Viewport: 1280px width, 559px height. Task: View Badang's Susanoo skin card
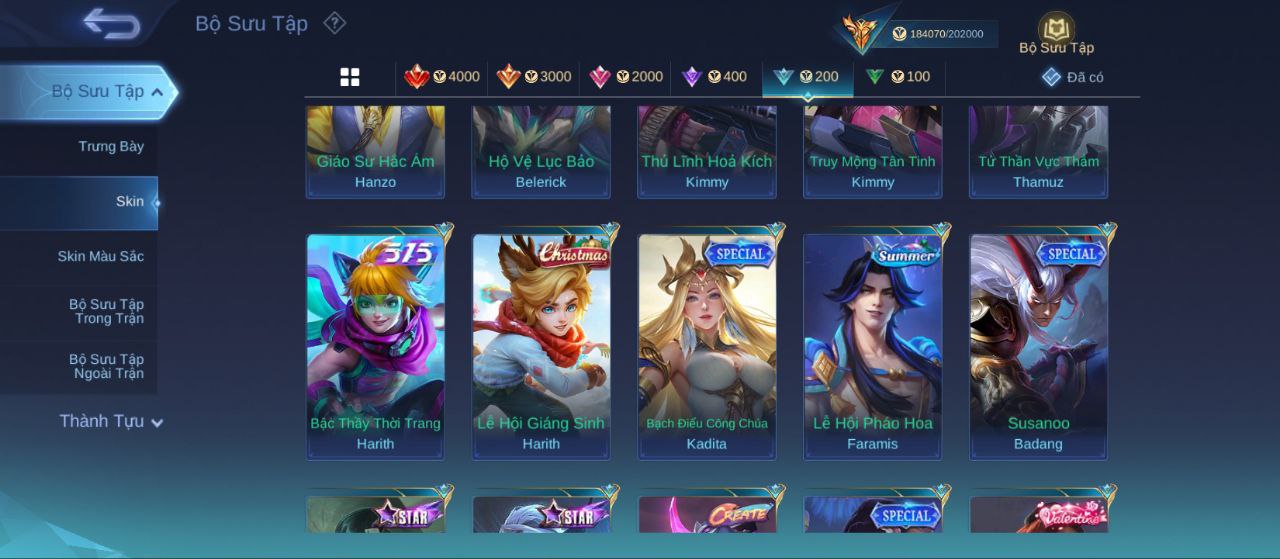[1038, 345]
